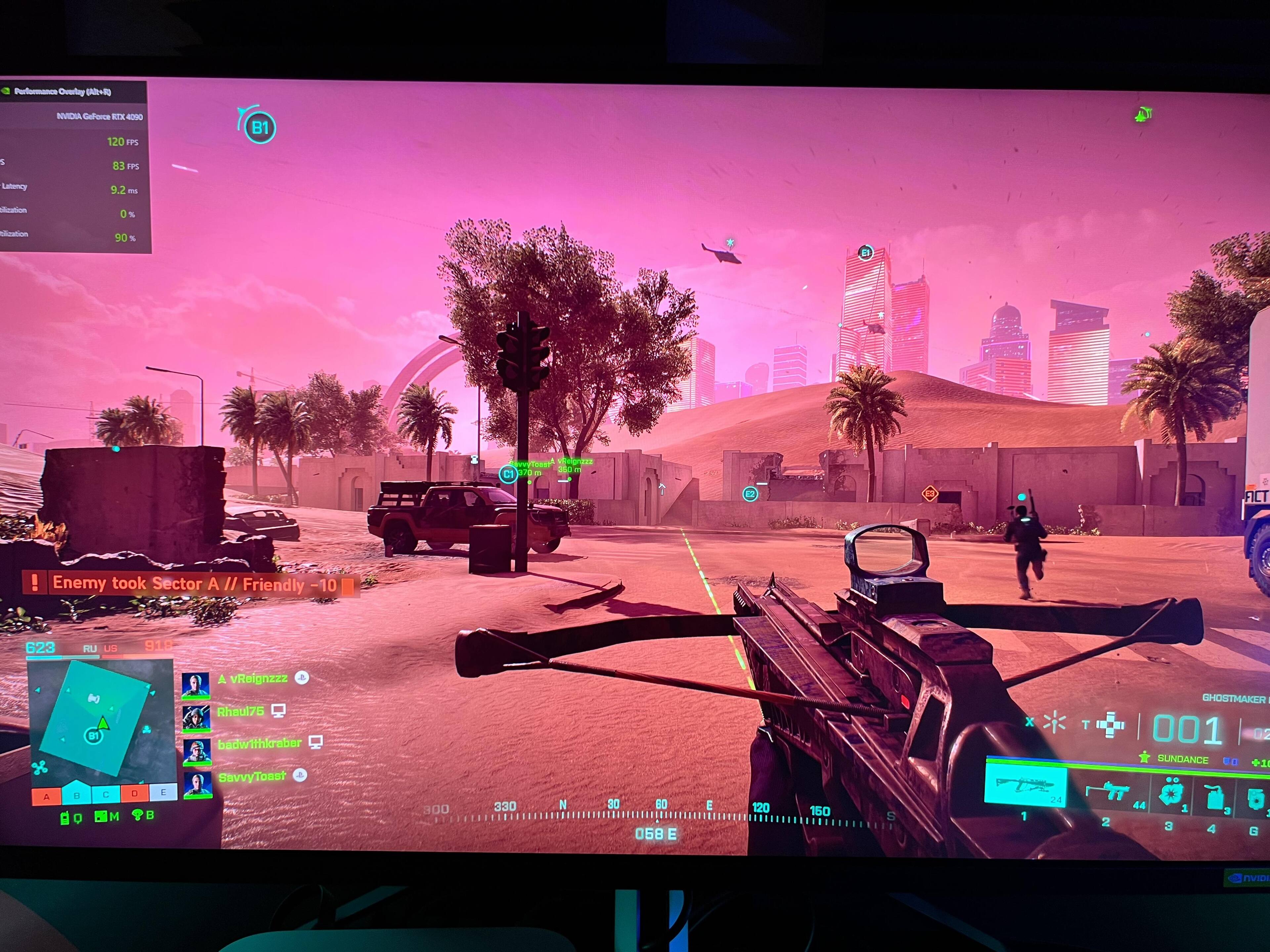
Task: Click squad member badw1thkraber's portrait
Action: point(196,751)
